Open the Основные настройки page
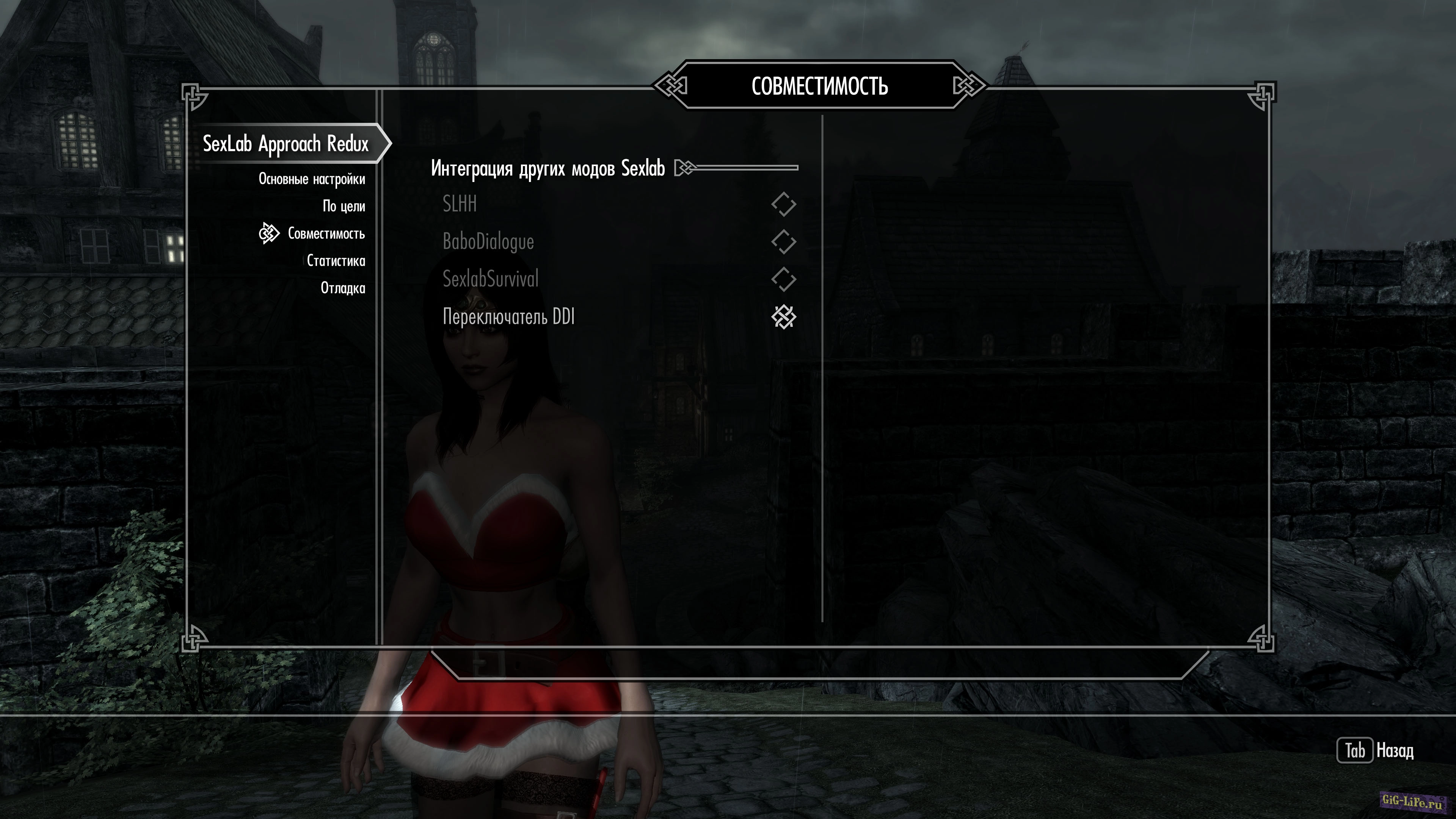 click(x=311, y=179)
